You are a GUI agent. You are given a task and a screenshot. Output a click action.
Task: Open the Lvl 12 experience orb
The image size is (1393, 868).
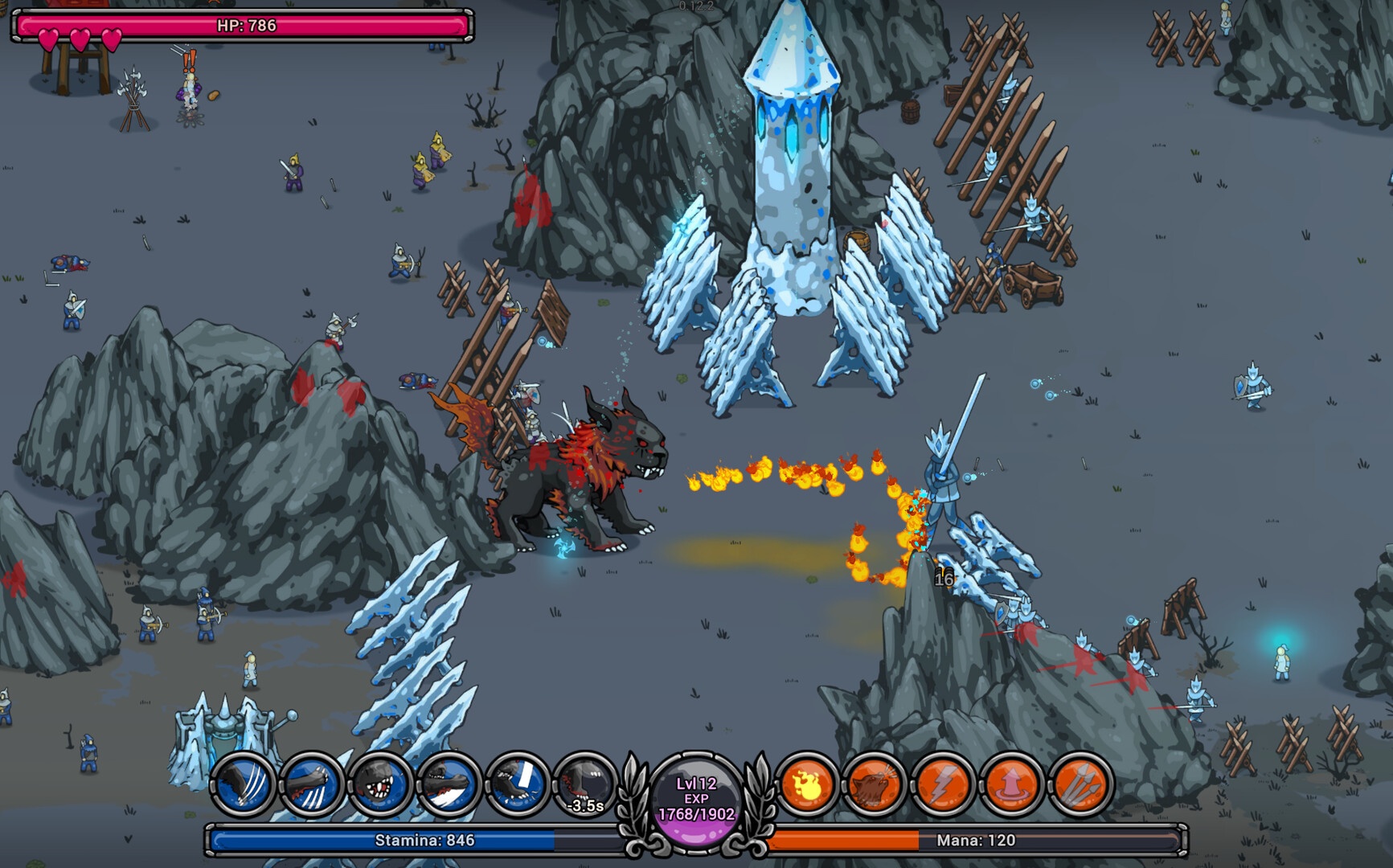pos(696,800)
